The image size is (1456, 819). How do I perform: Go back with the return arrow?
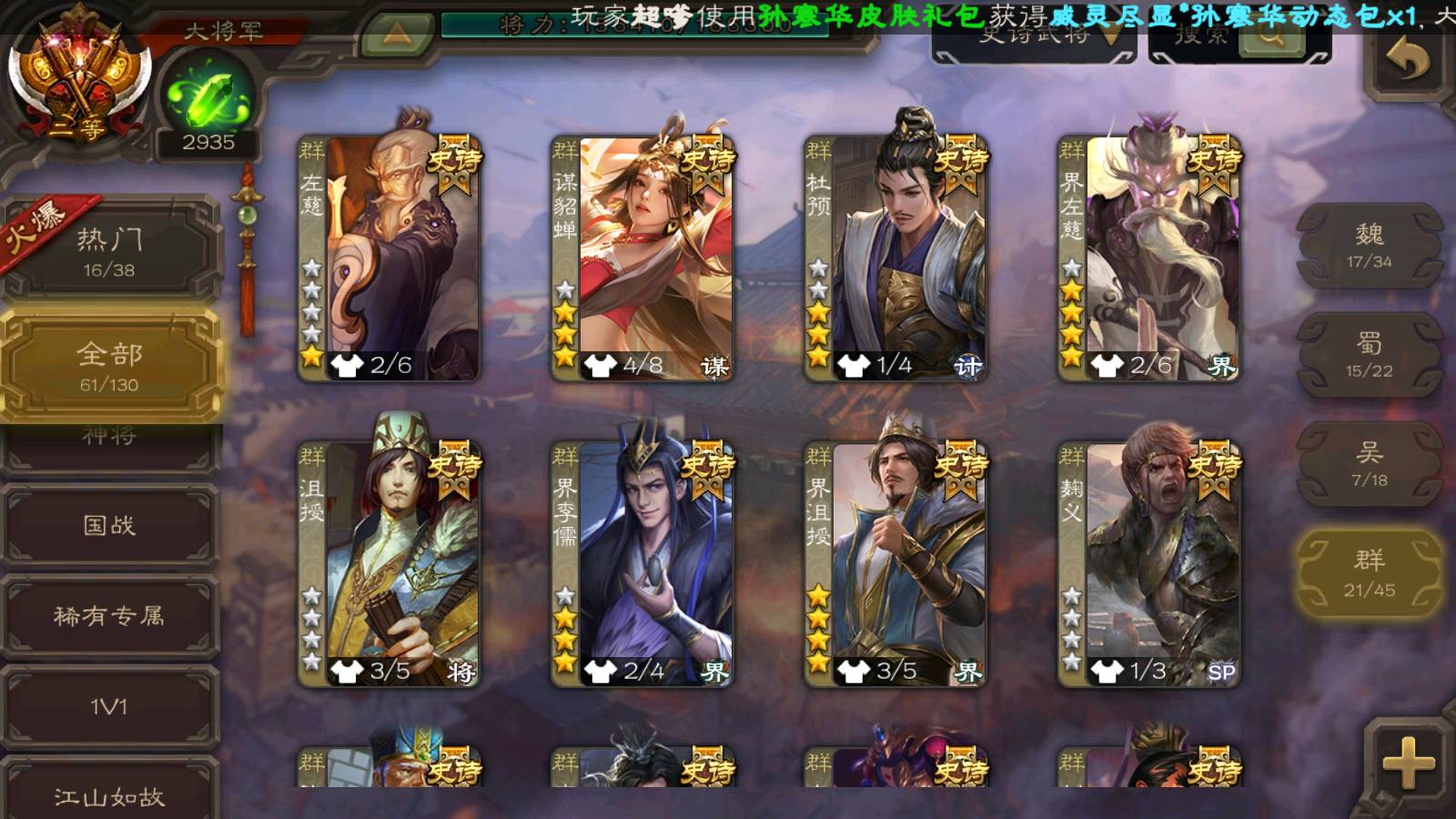(1407, 60)
